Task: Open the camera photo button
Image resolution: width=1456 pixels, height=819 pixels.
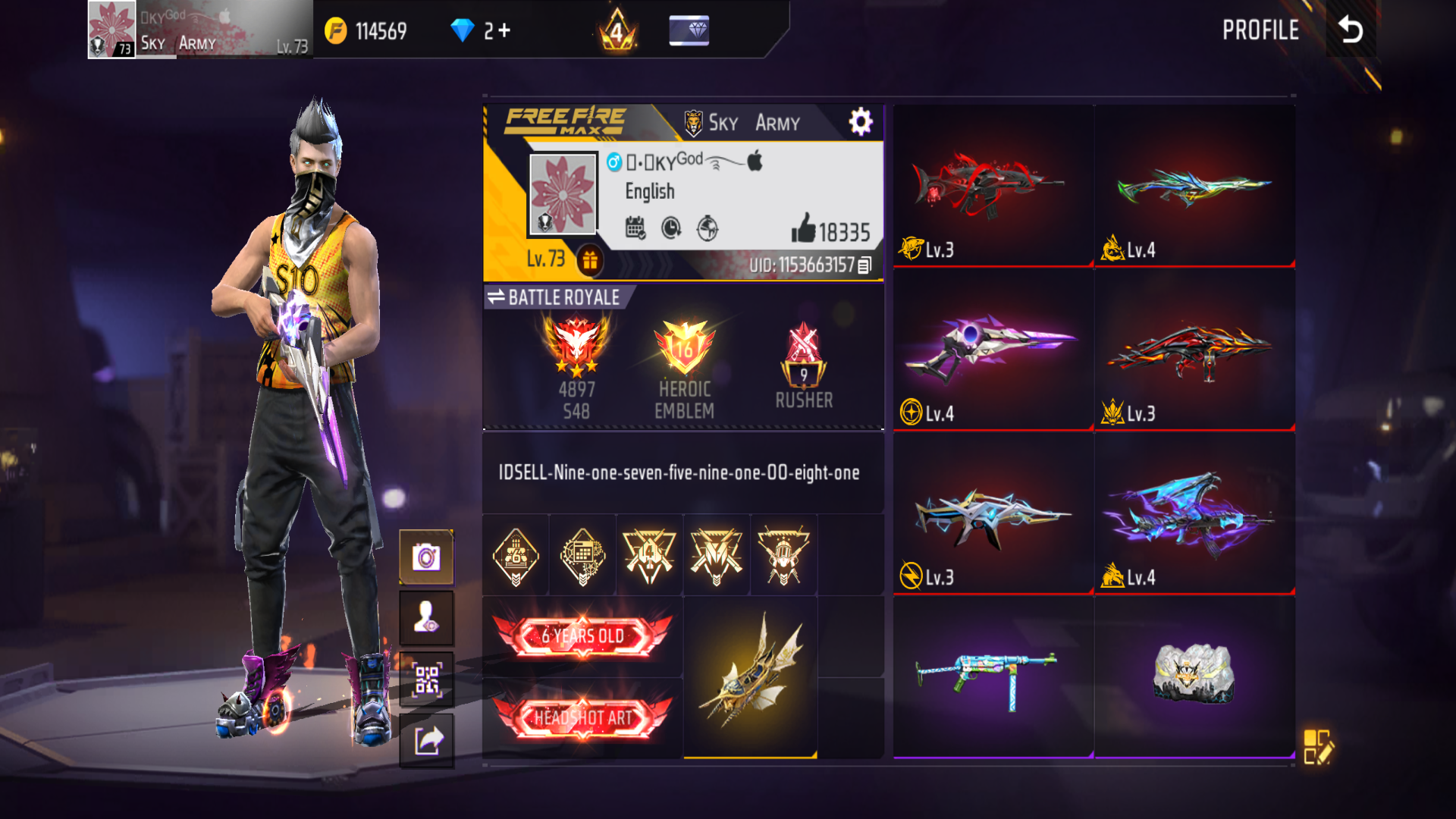Action: coord(426,558)
